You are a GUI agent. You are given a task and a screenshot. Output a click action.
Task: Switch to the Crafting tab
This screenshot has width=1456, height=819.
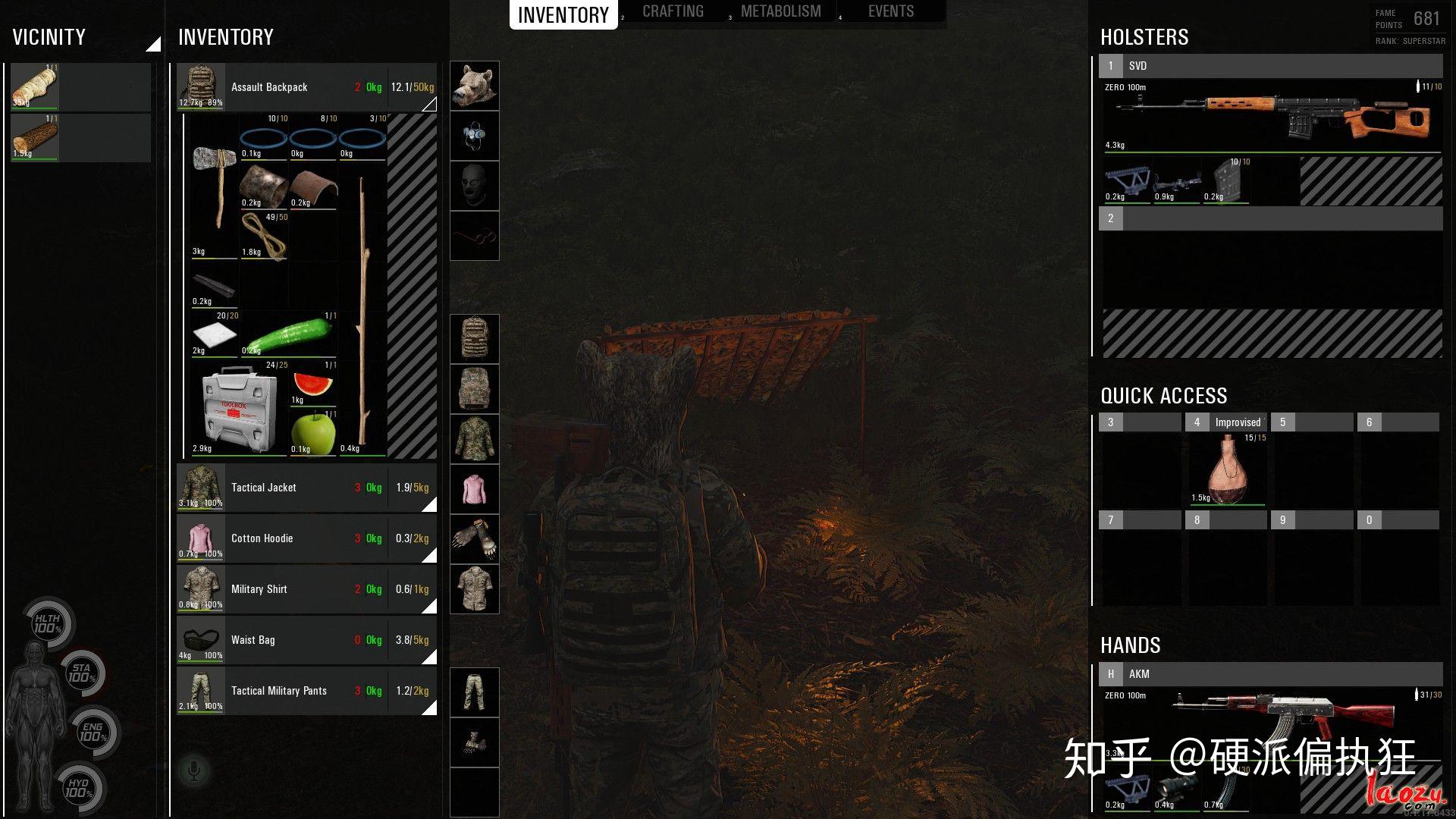[x=673, y=12]
